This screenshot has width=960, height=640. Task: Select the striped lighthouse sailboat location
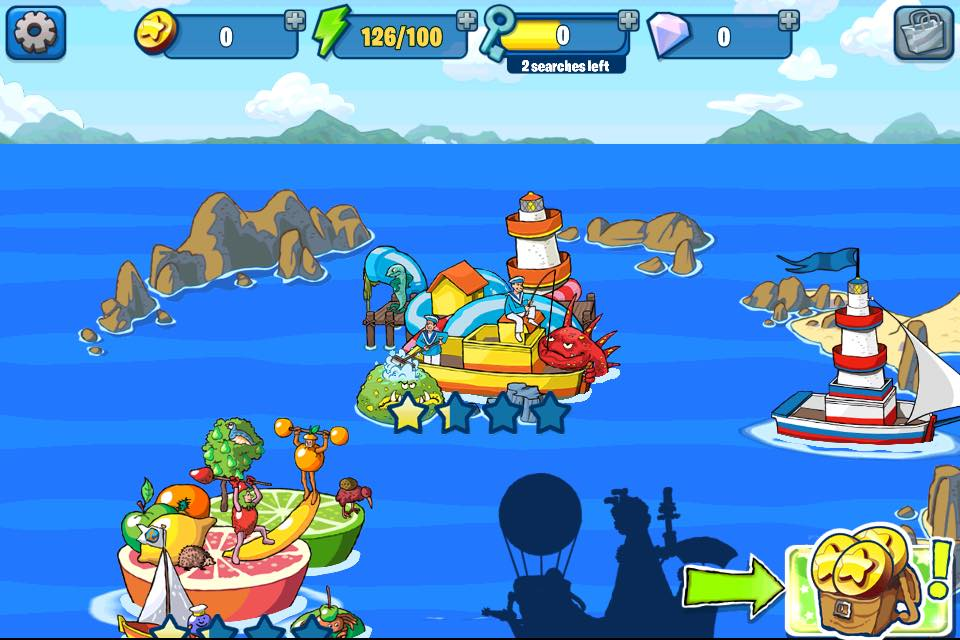[x=858, y=370]
